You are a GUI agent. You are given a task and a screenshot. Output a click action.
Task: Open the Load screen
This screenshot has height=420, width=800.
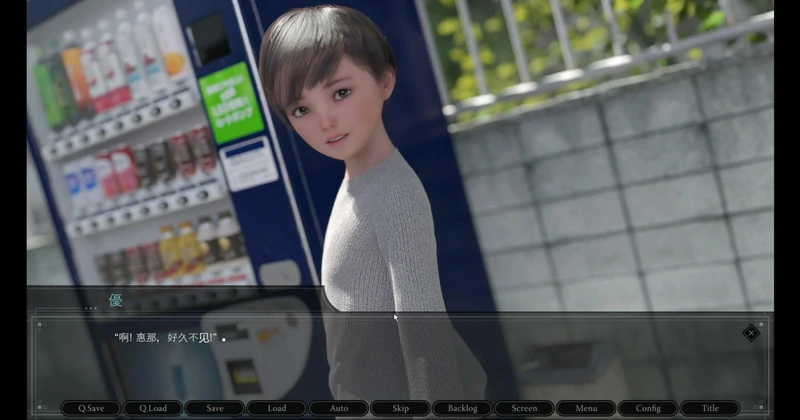(276, 408)
